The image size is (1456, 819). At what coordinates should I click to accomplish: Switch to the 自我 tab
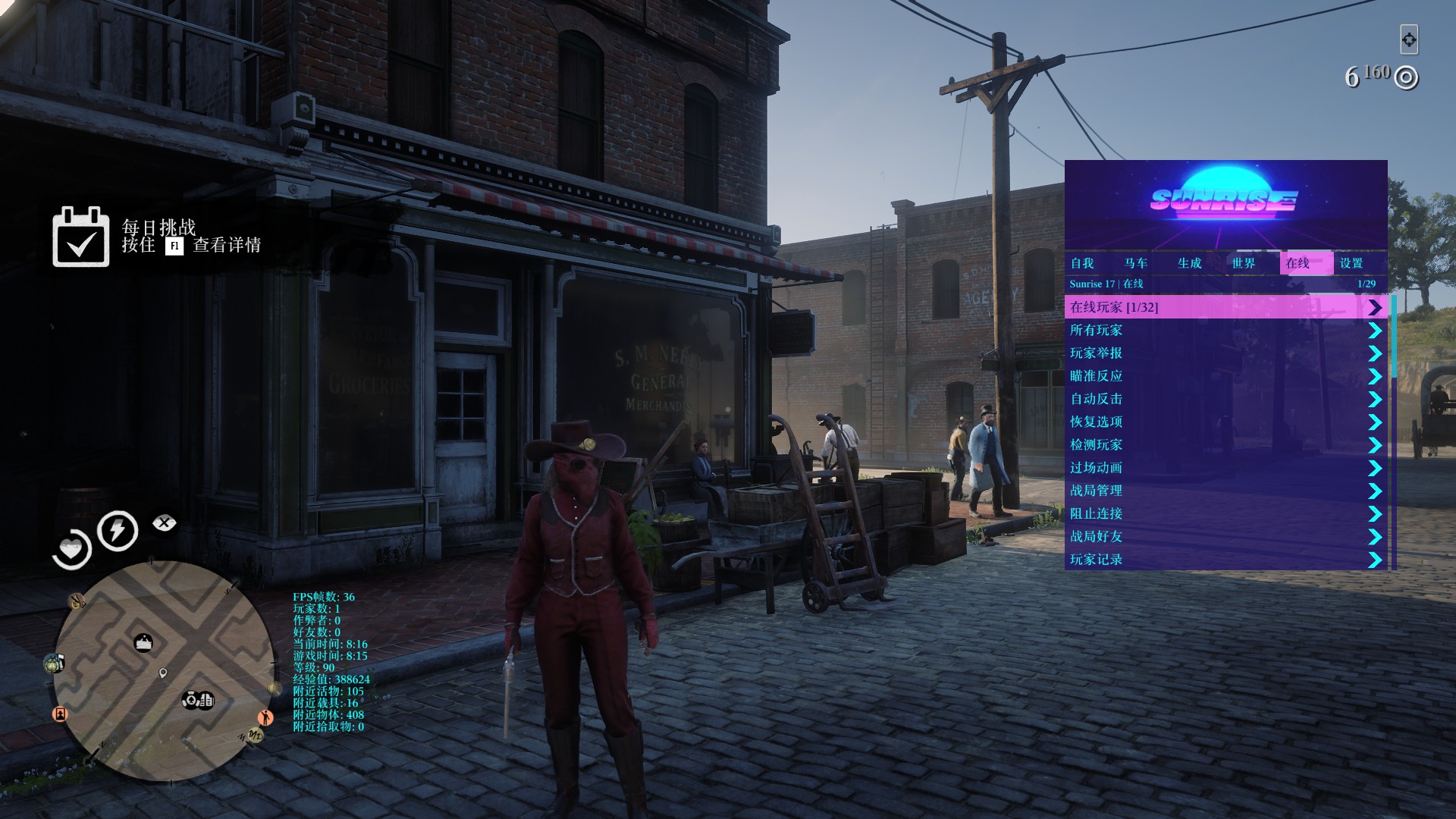click(x=1082, y=263)
